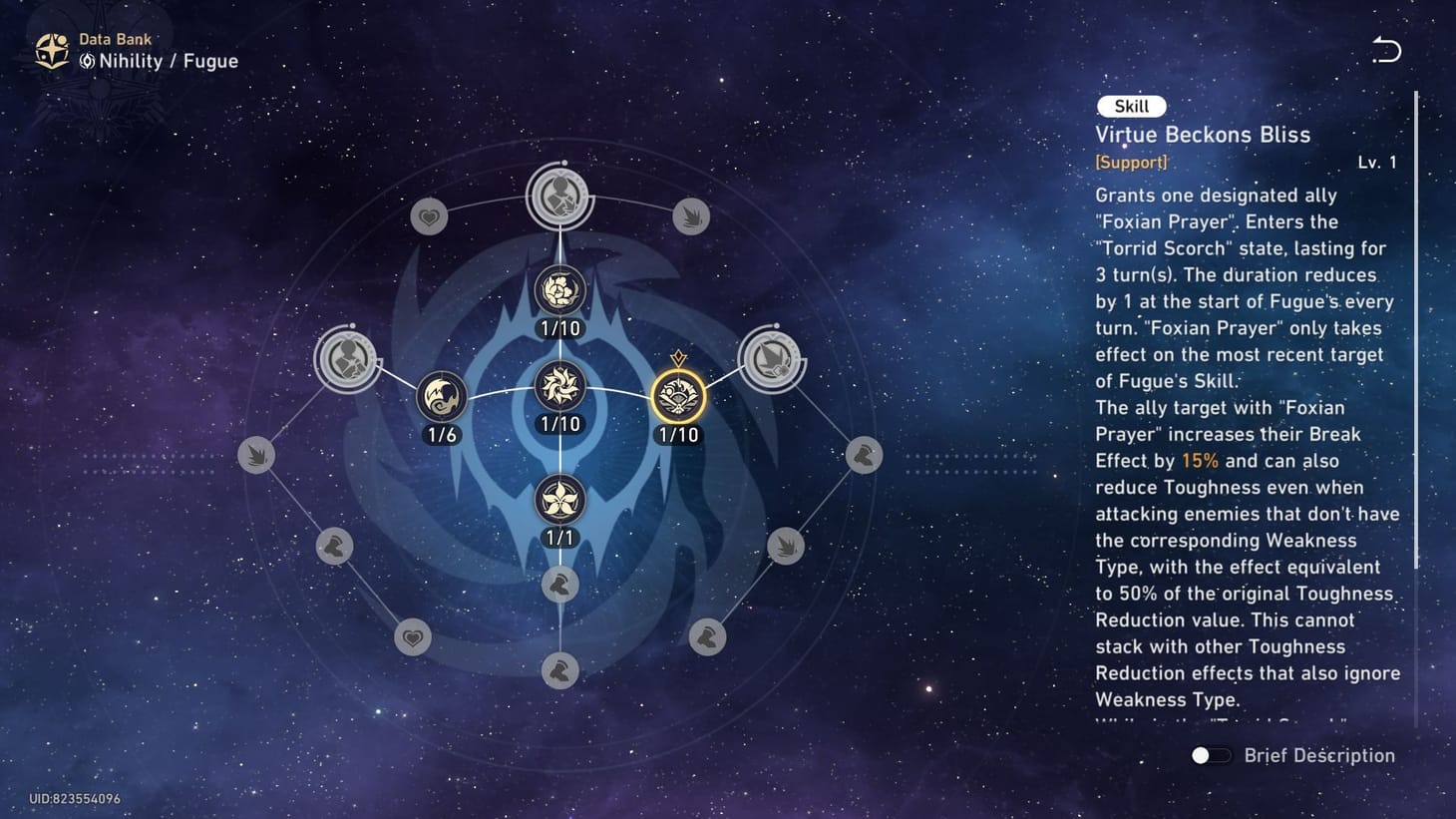Click the heart-shaped HP stat node upper left

(x=428, y=215)
